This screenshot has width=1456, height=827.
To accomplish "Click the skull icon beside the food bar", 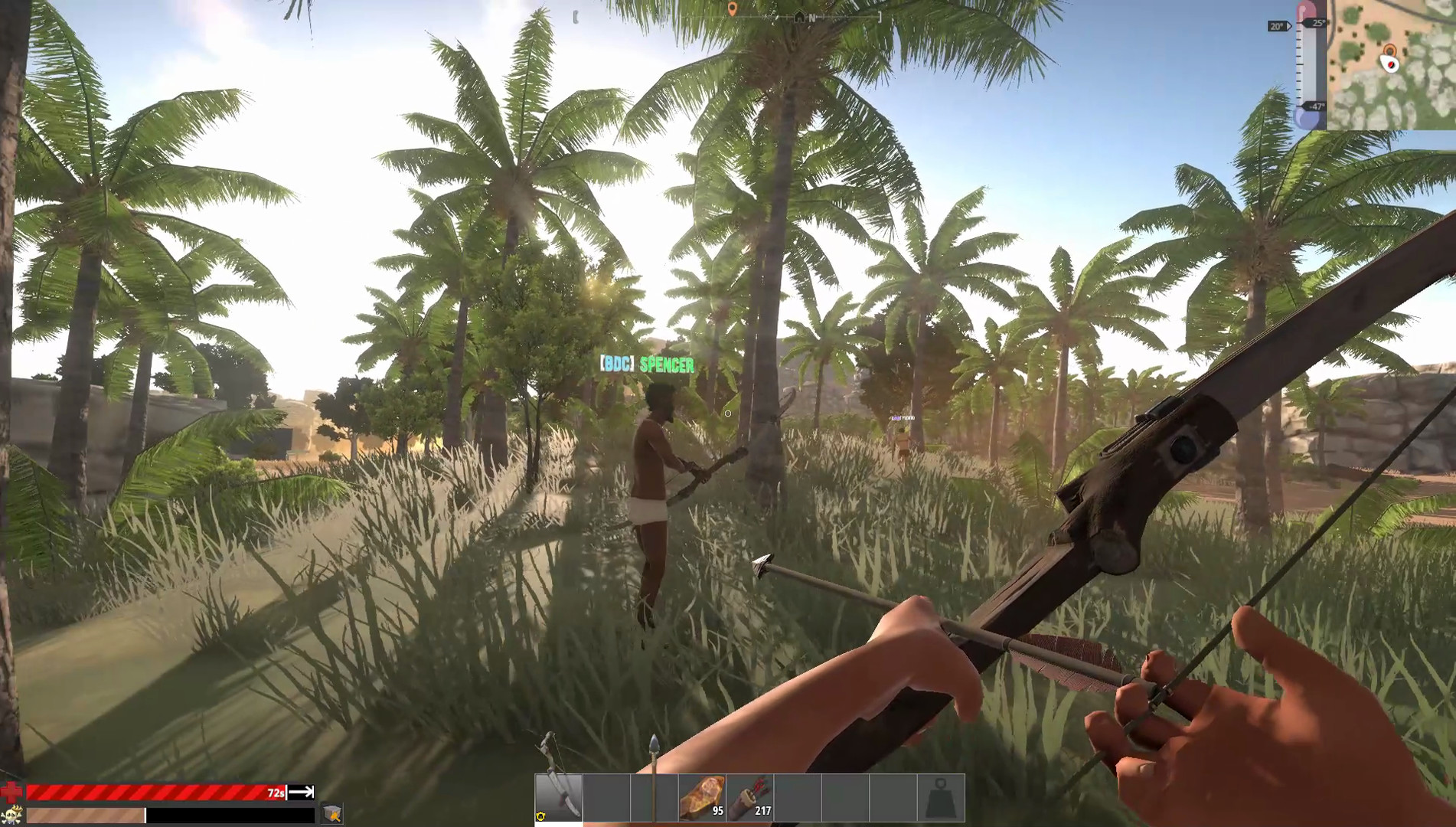I will coord(11,817).
